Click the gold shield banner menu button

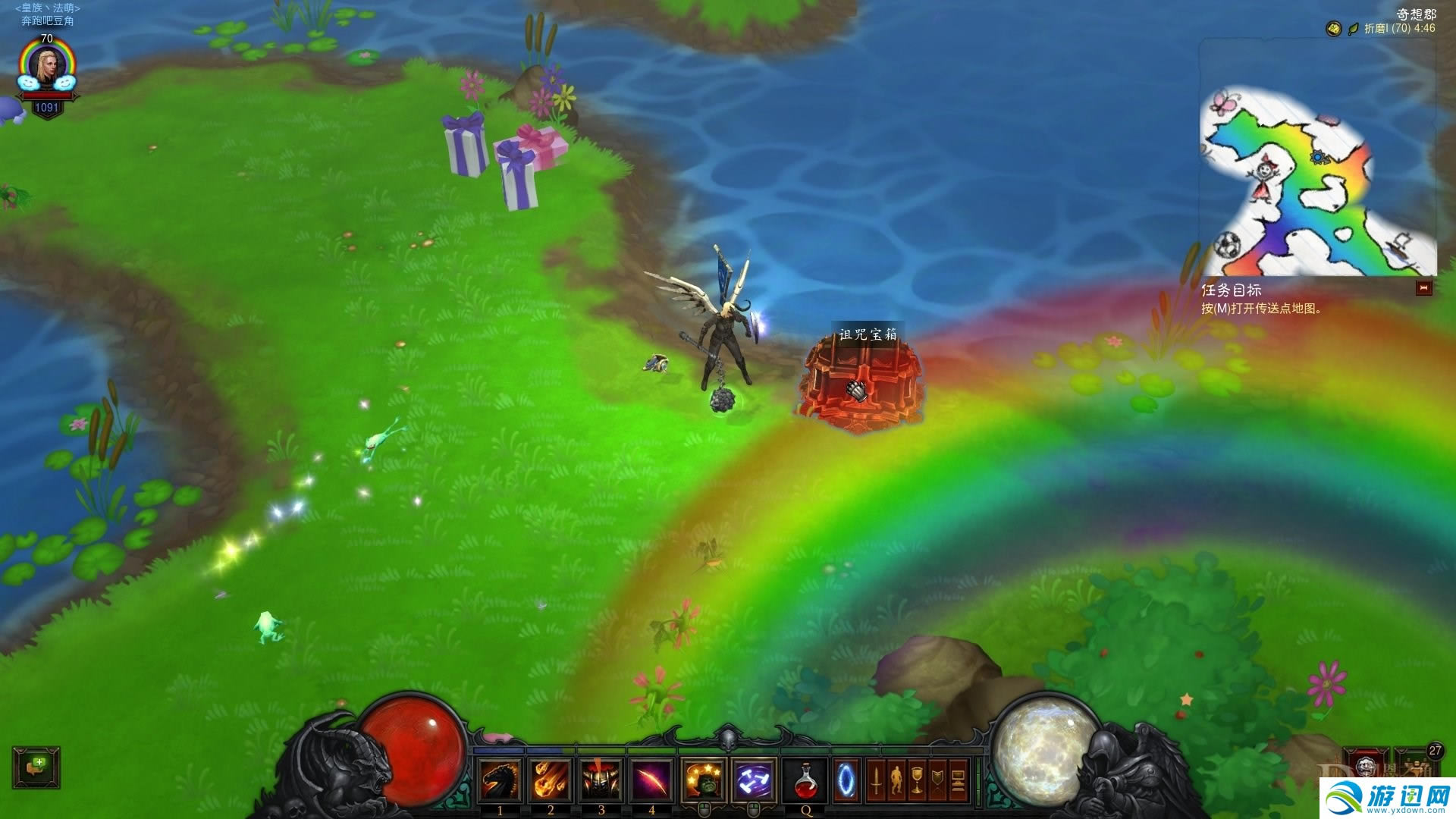pyautogui.click(x=937, y=780)
